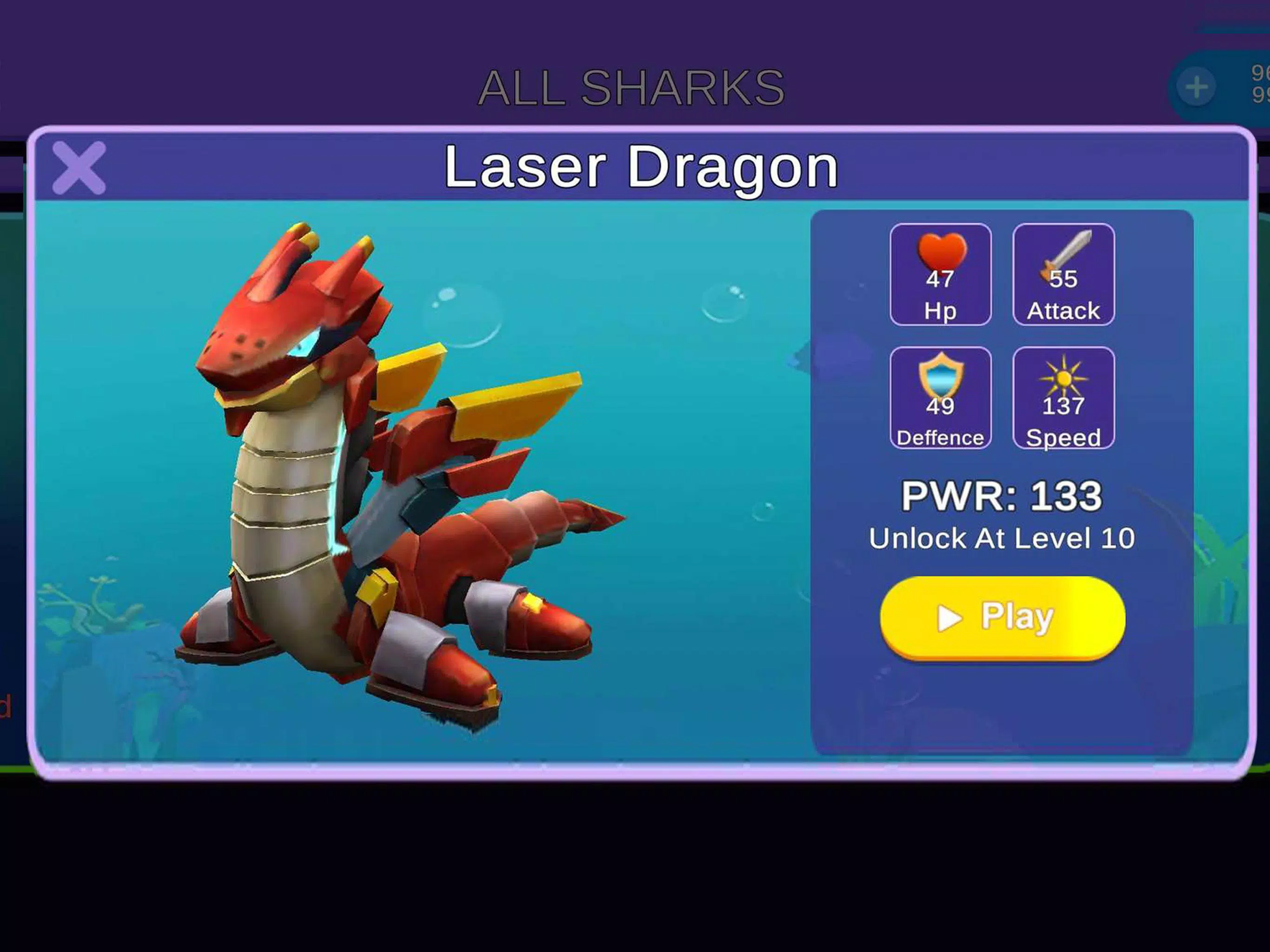The width and height of the screenshot is (1270, 952).
Task: Tap the plus icon to buy currency
Action: coord(1196,86)
